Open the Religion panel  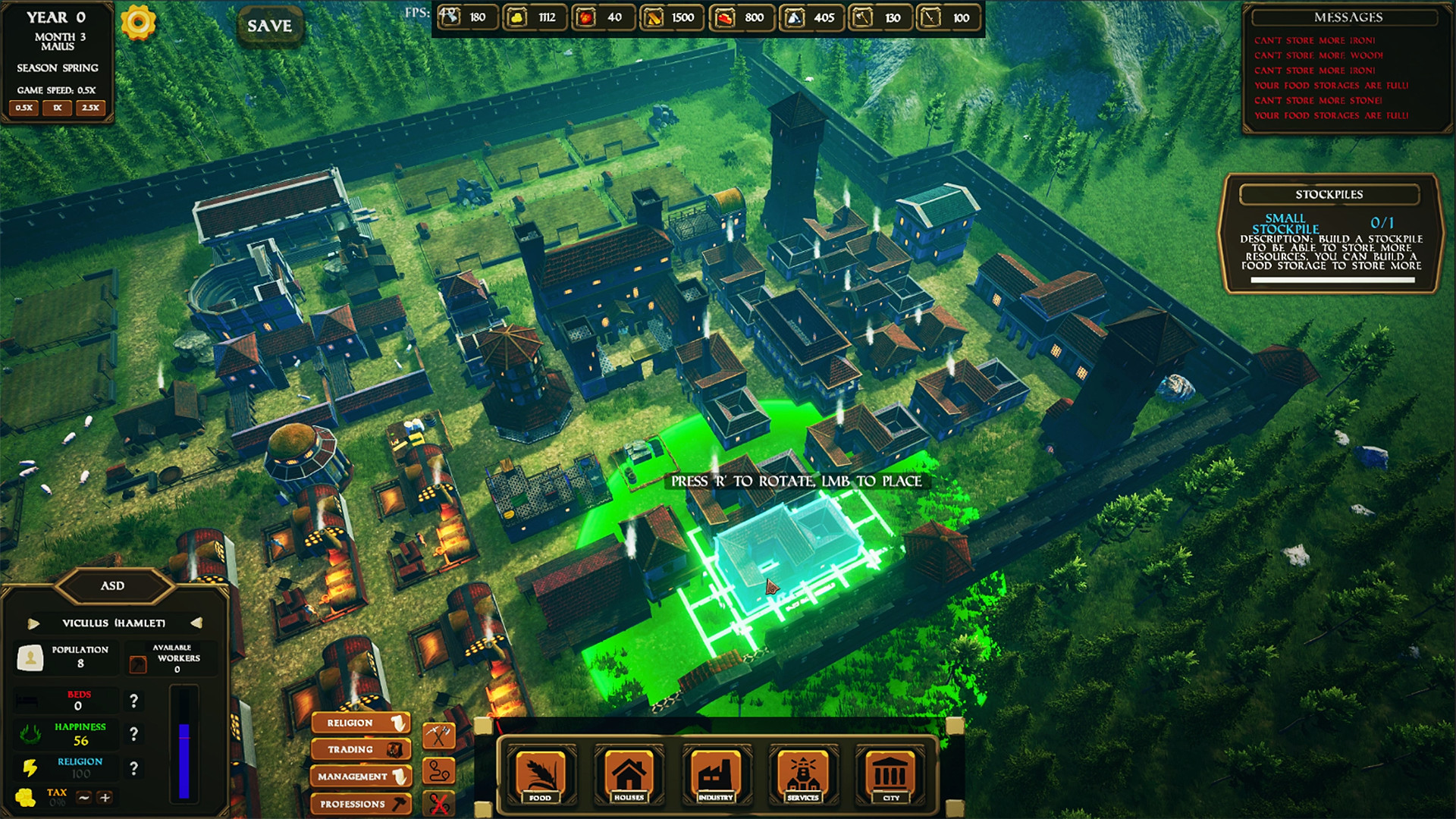point(360,722)
